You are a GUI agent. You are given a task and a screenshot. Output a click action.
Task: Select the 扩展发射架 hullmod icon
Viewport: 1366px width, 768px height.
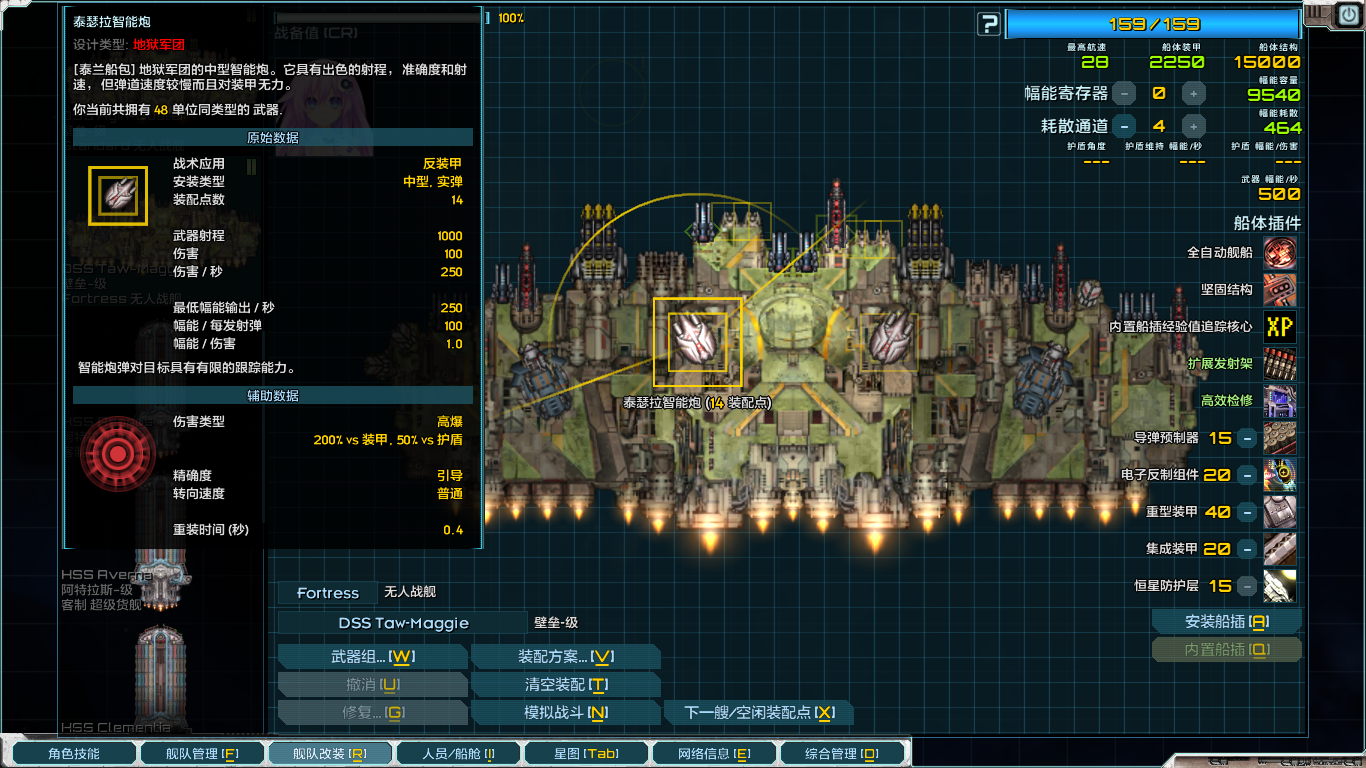1280,363
